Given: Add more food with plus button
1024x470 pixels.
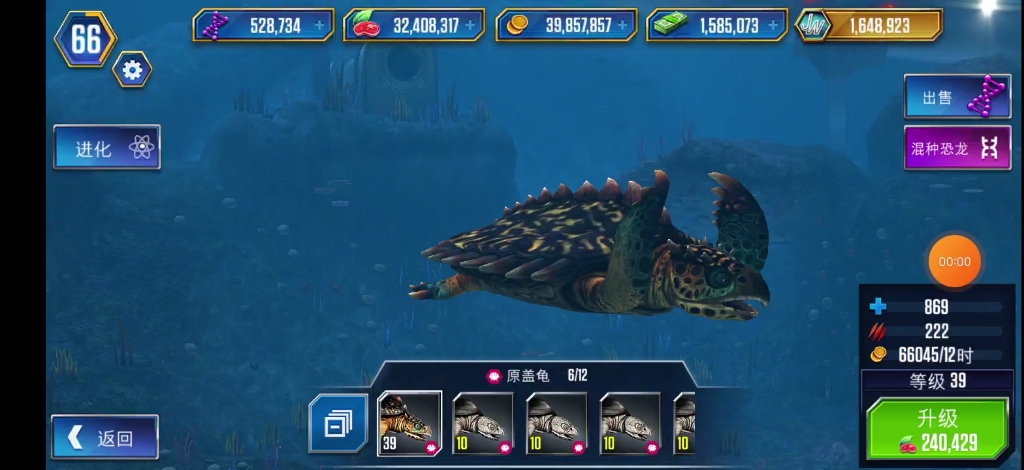Looking at the screenshot, I should (472, 25).
